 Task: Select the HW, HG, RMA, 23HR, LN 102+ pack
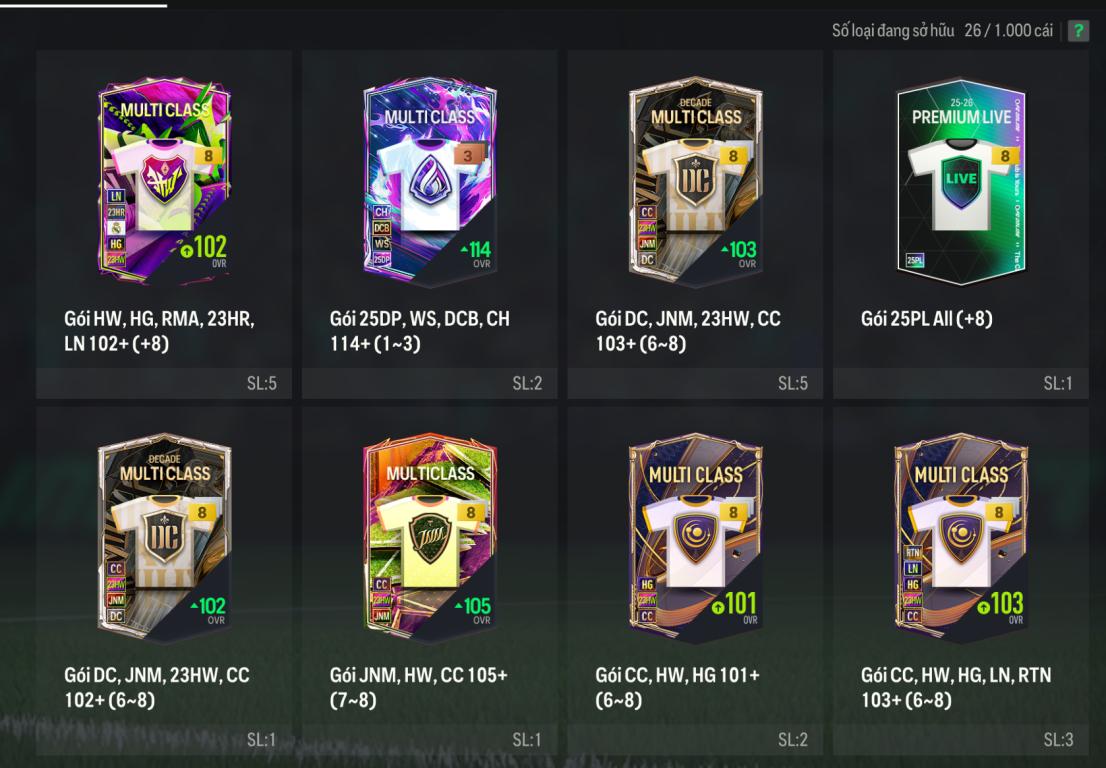[164, 180]
